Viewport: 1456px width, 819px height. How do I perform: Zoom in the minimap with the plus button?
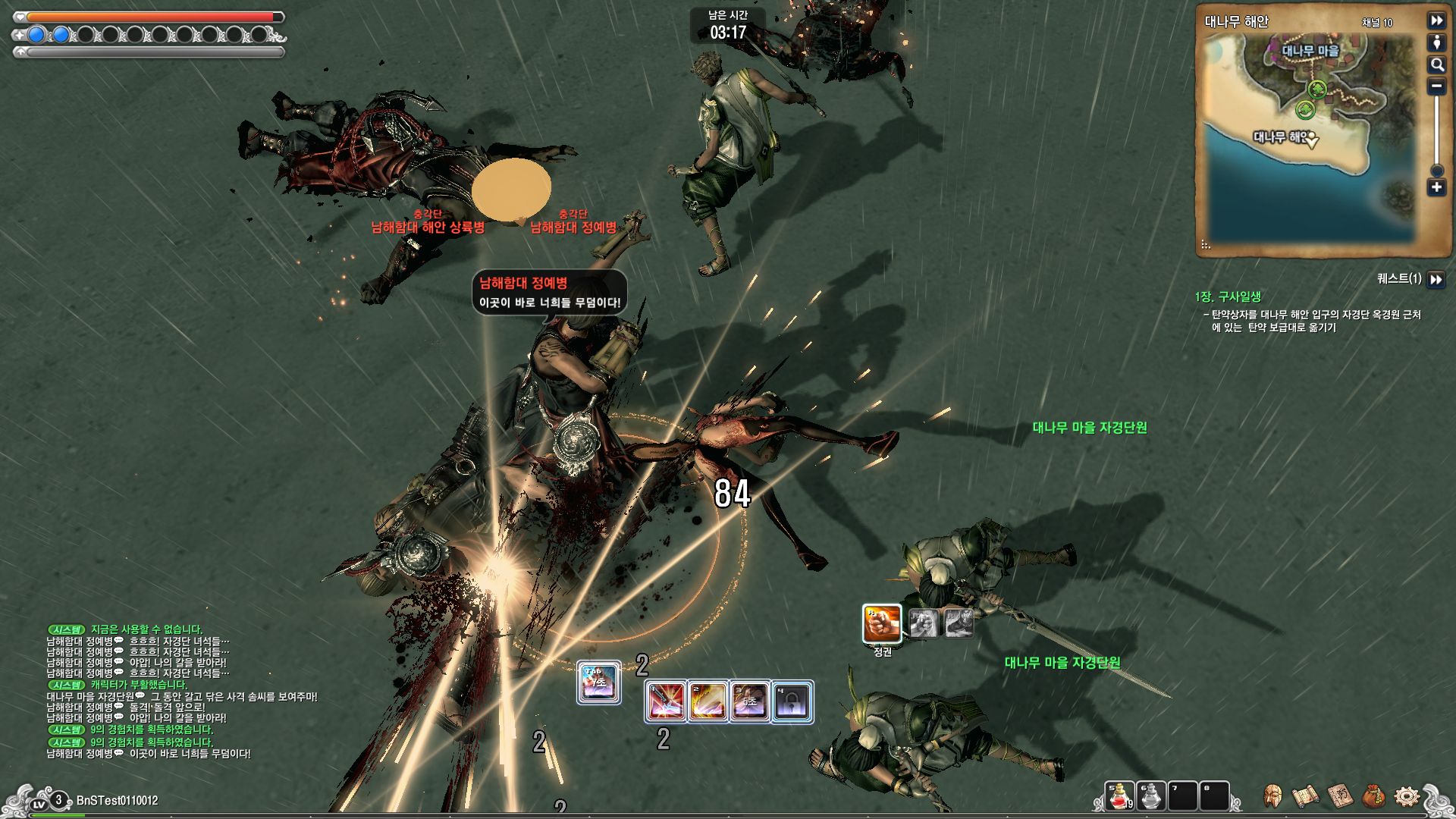[x=1436, y=187]
